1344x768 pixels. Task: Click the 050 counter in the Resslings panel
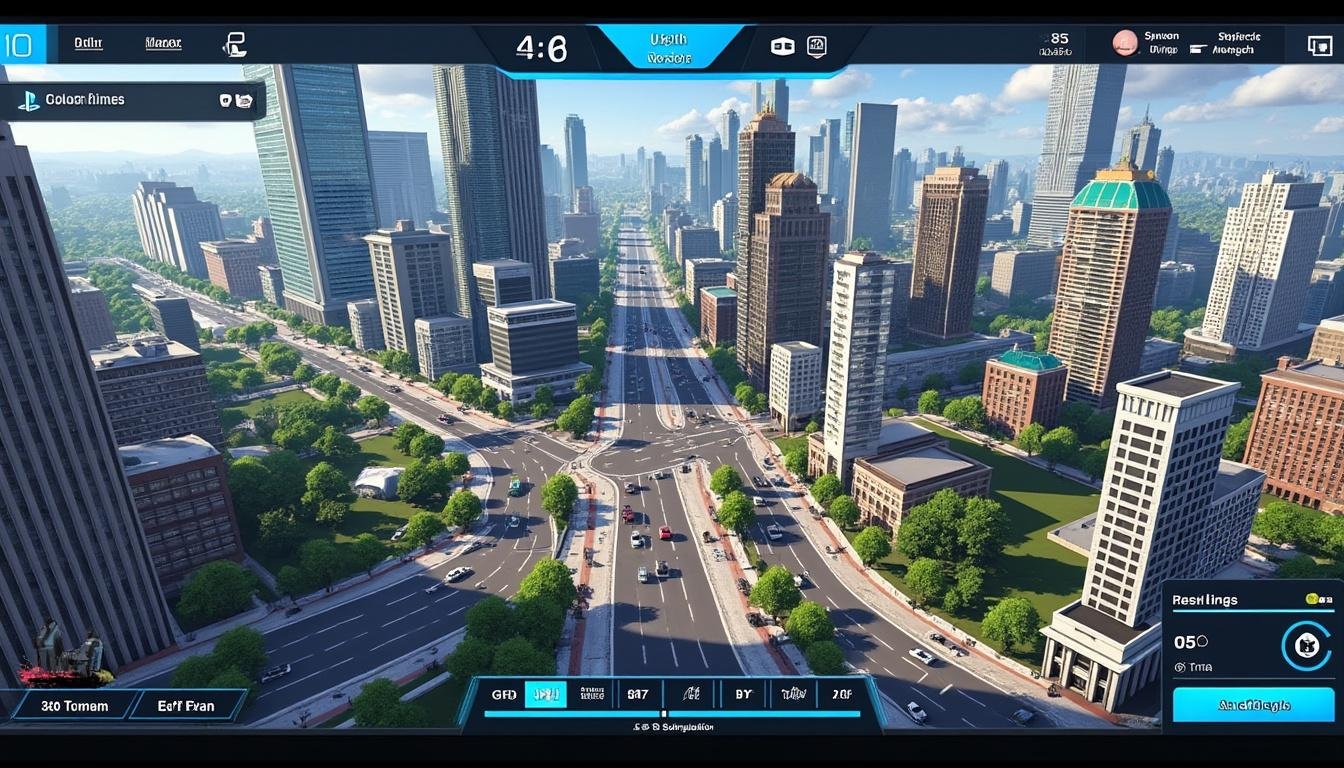click(x=1191, y=642)
